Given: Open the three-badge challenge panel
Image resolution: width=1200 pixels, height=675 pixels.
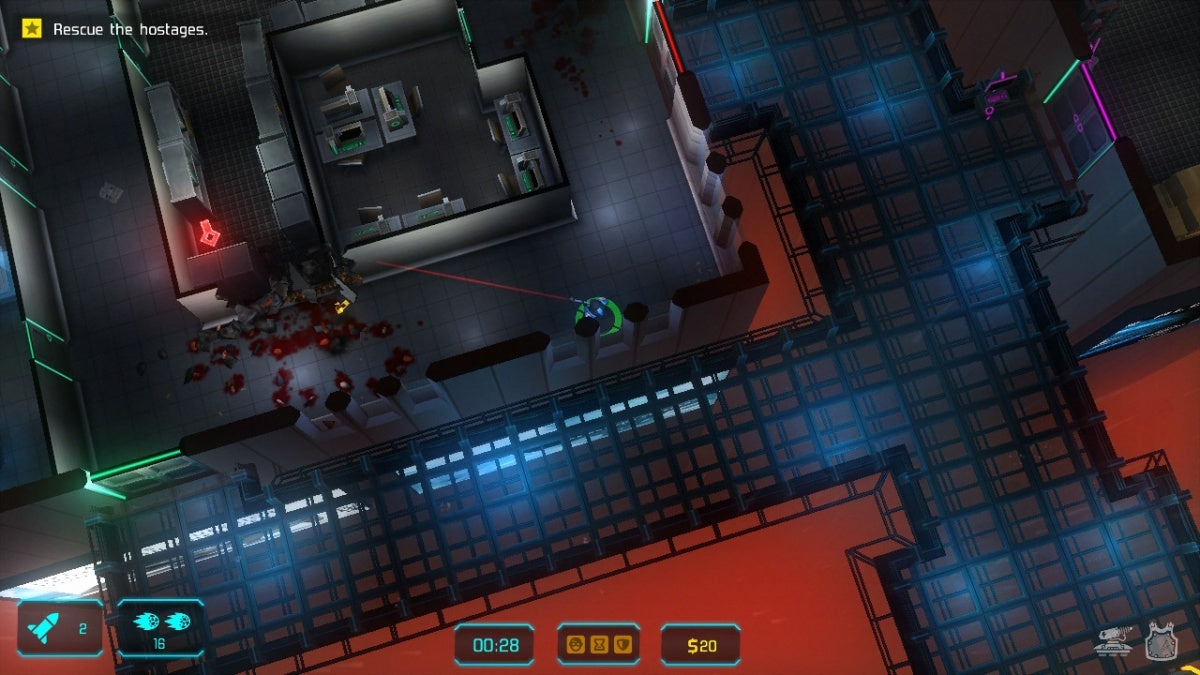Looking at the screenshot, I should pyautogui.click(x=598, y=645).
